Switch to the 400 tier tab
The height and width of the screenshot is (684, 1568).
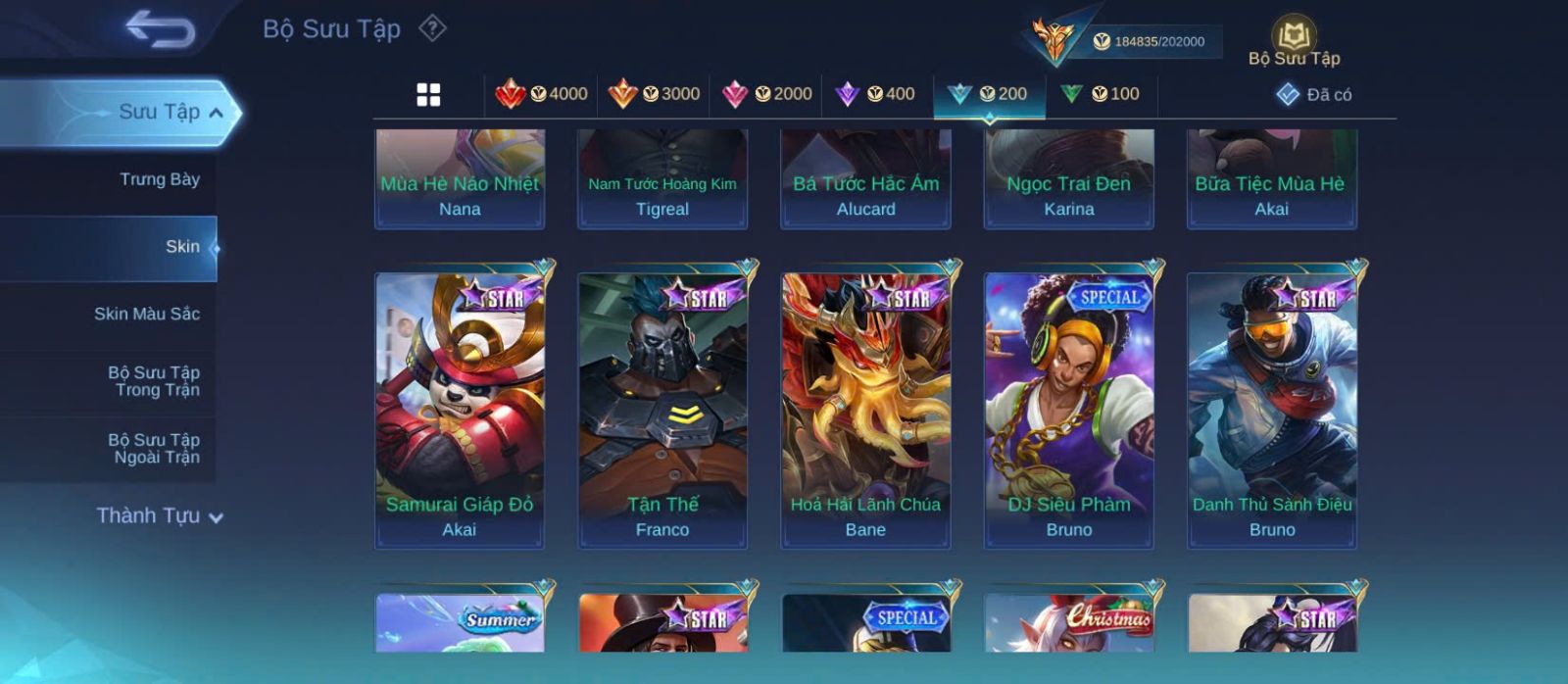coord(875,94)
